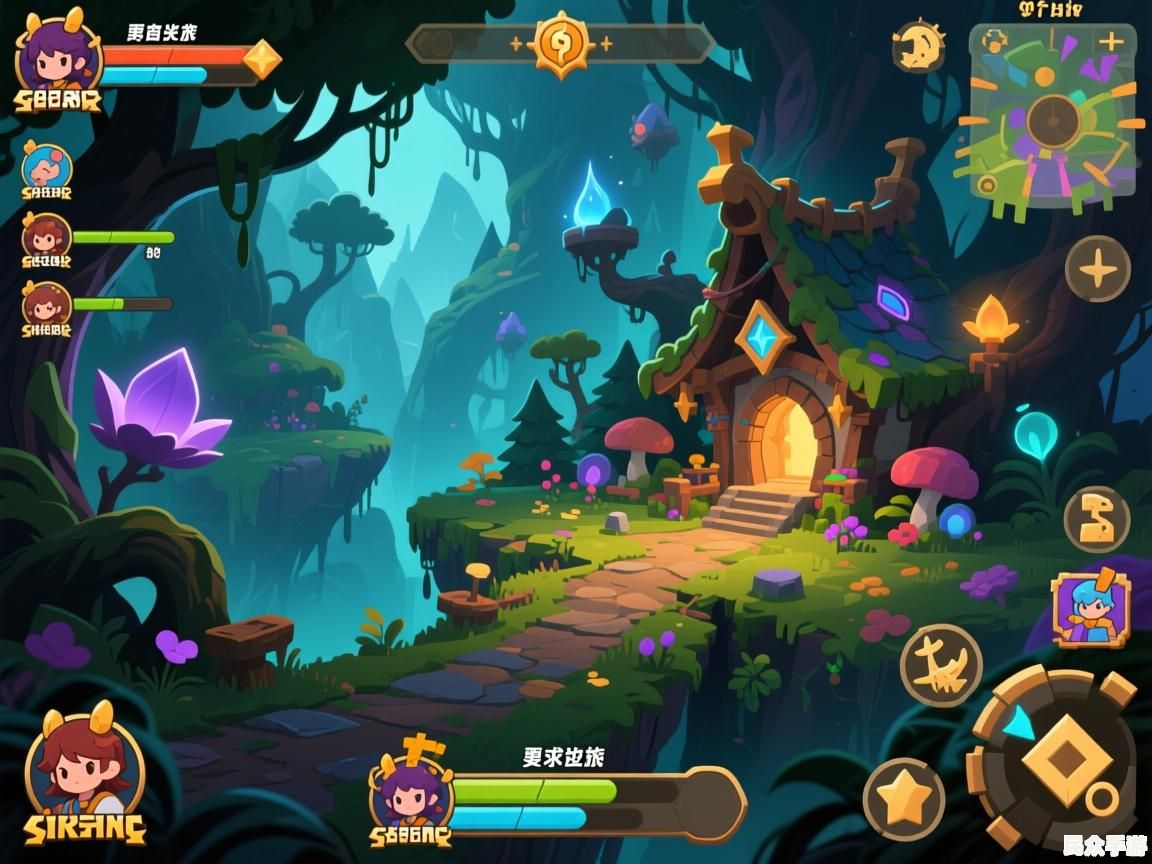Image resolution: width=1152 pixels, height=864 pixels.
Task: Select the blue-haired party member portrait
Action: click(x=47, y=167)
